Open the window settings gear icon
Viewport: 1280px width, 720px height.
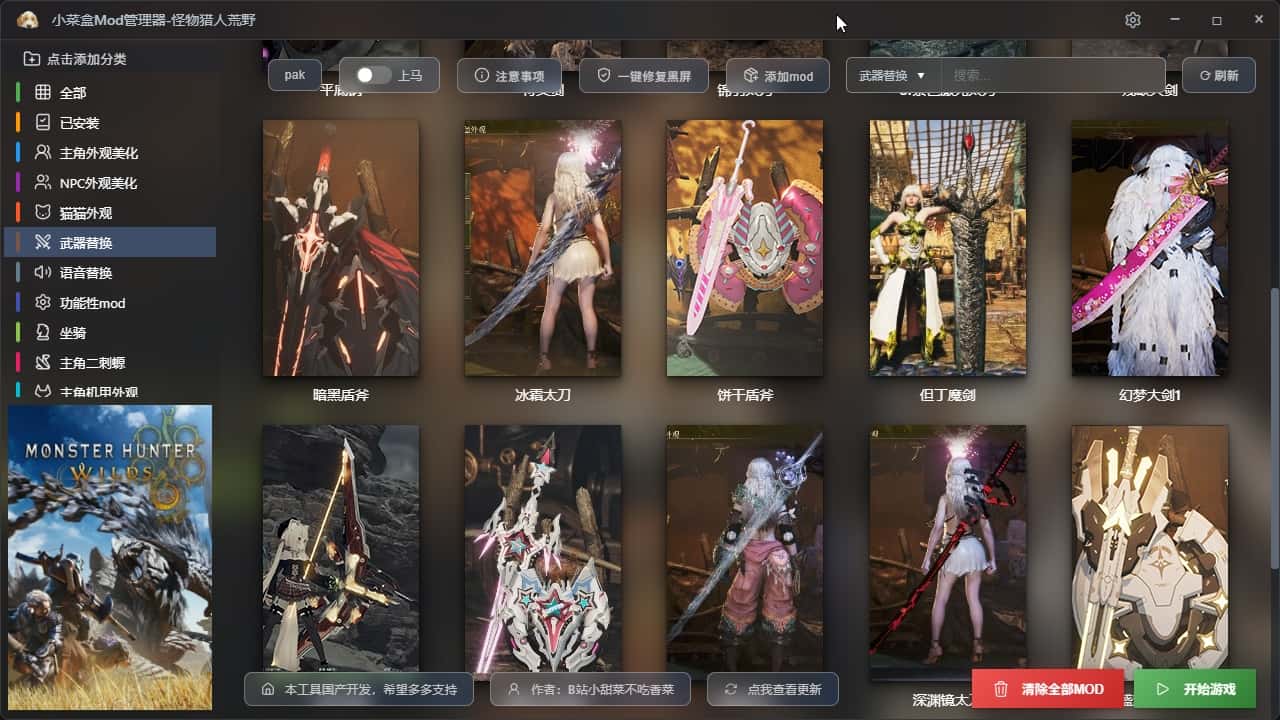pyautogui.click(x=1132, y=20)
